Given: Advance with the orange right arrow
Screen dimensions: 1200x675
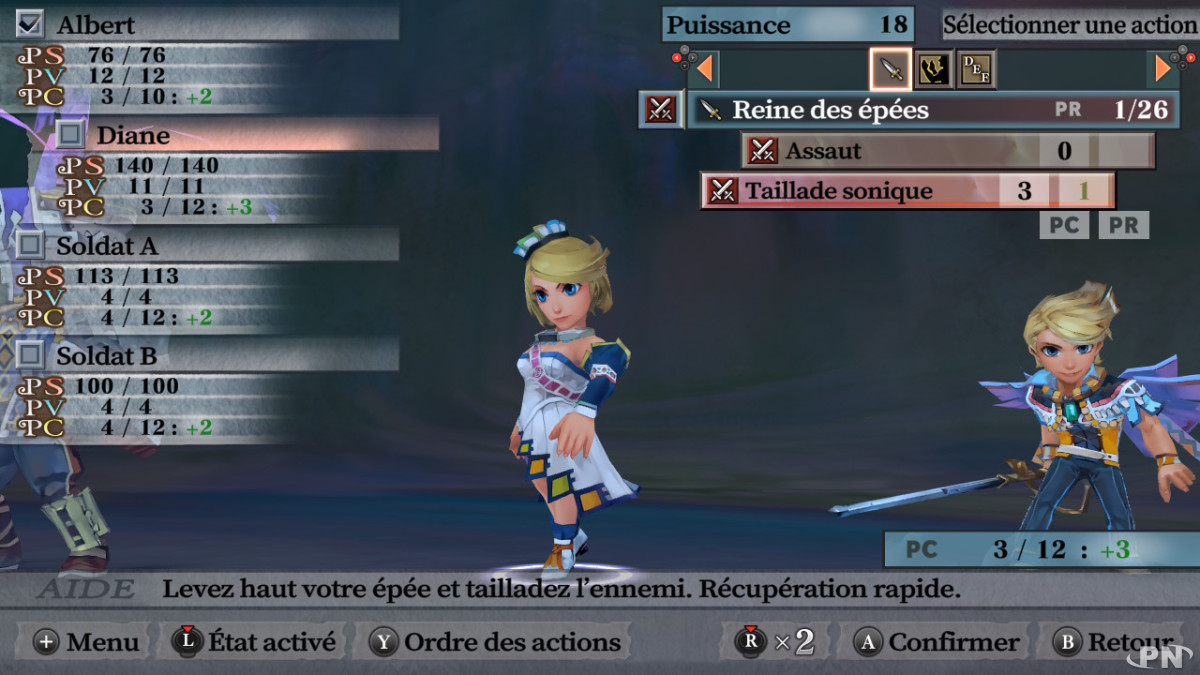Looking at the screenshot, I should tap(1162, 68).
